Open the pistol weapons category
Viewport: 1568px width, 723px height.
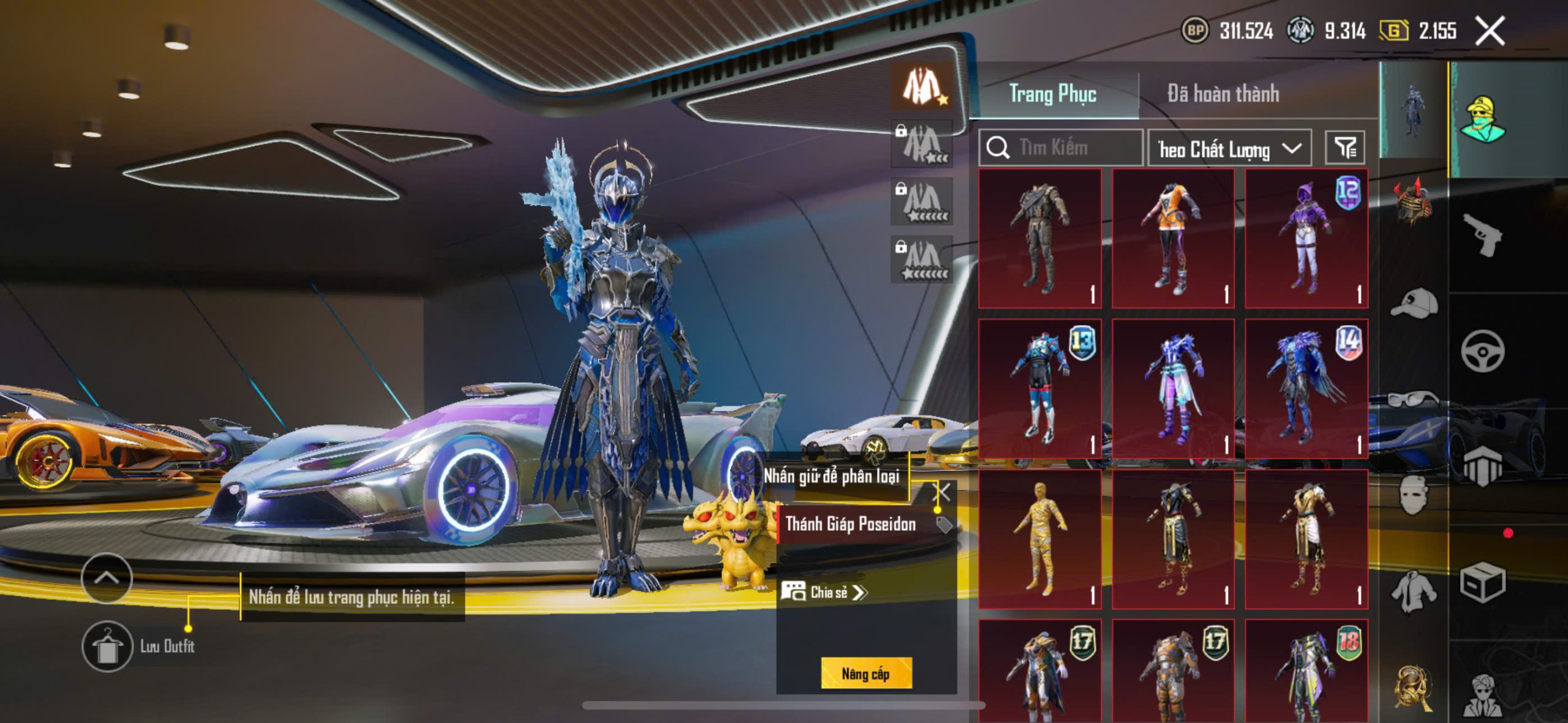pyautogui.click(x=1482, y=235)
